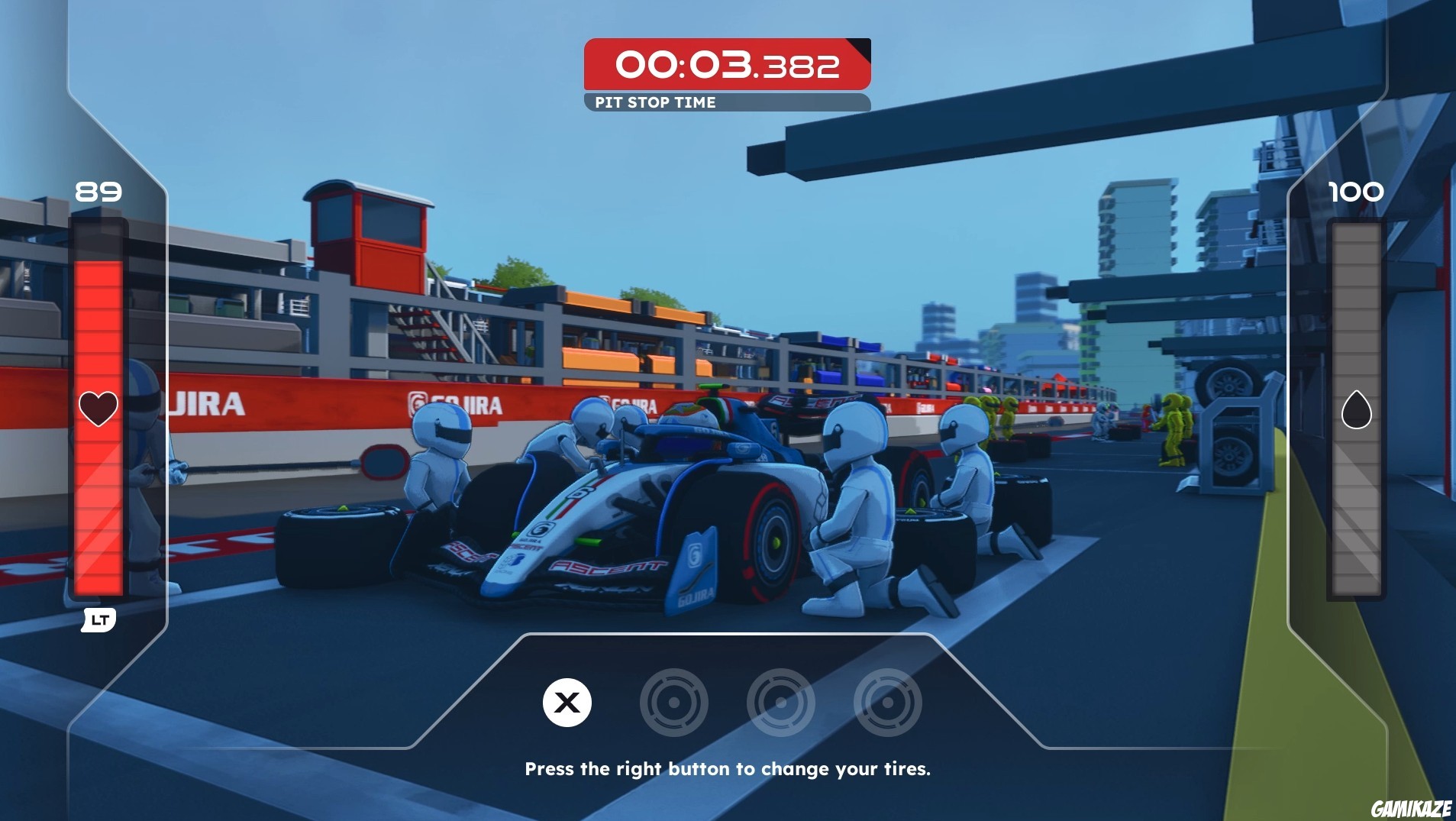Click the 89 health value readout
The image size is (1456, 821).
tap(98, 192)
